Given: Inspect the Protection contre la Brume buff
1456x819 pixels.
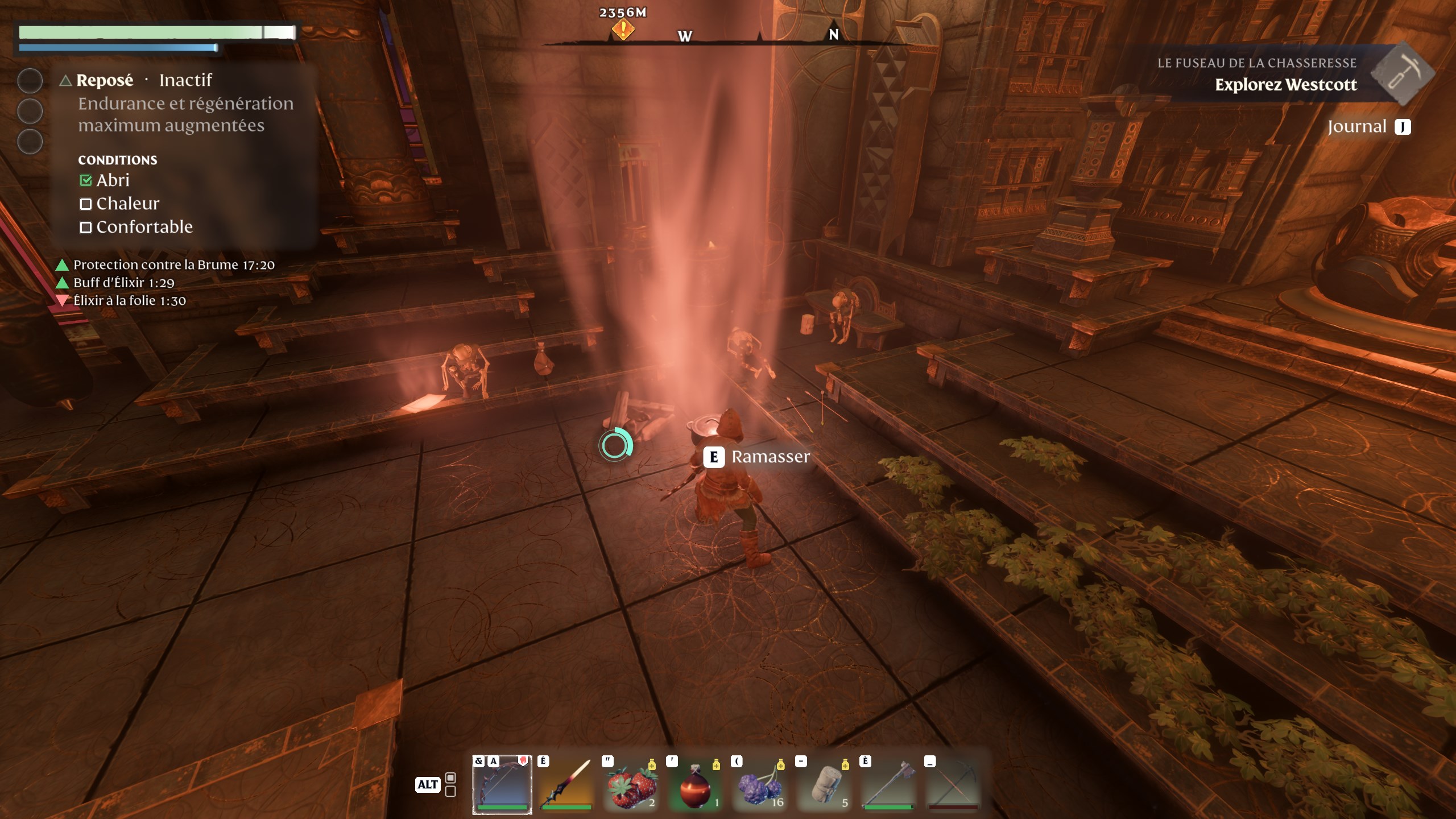Looking at the screenshot, I should click(173, 265).
